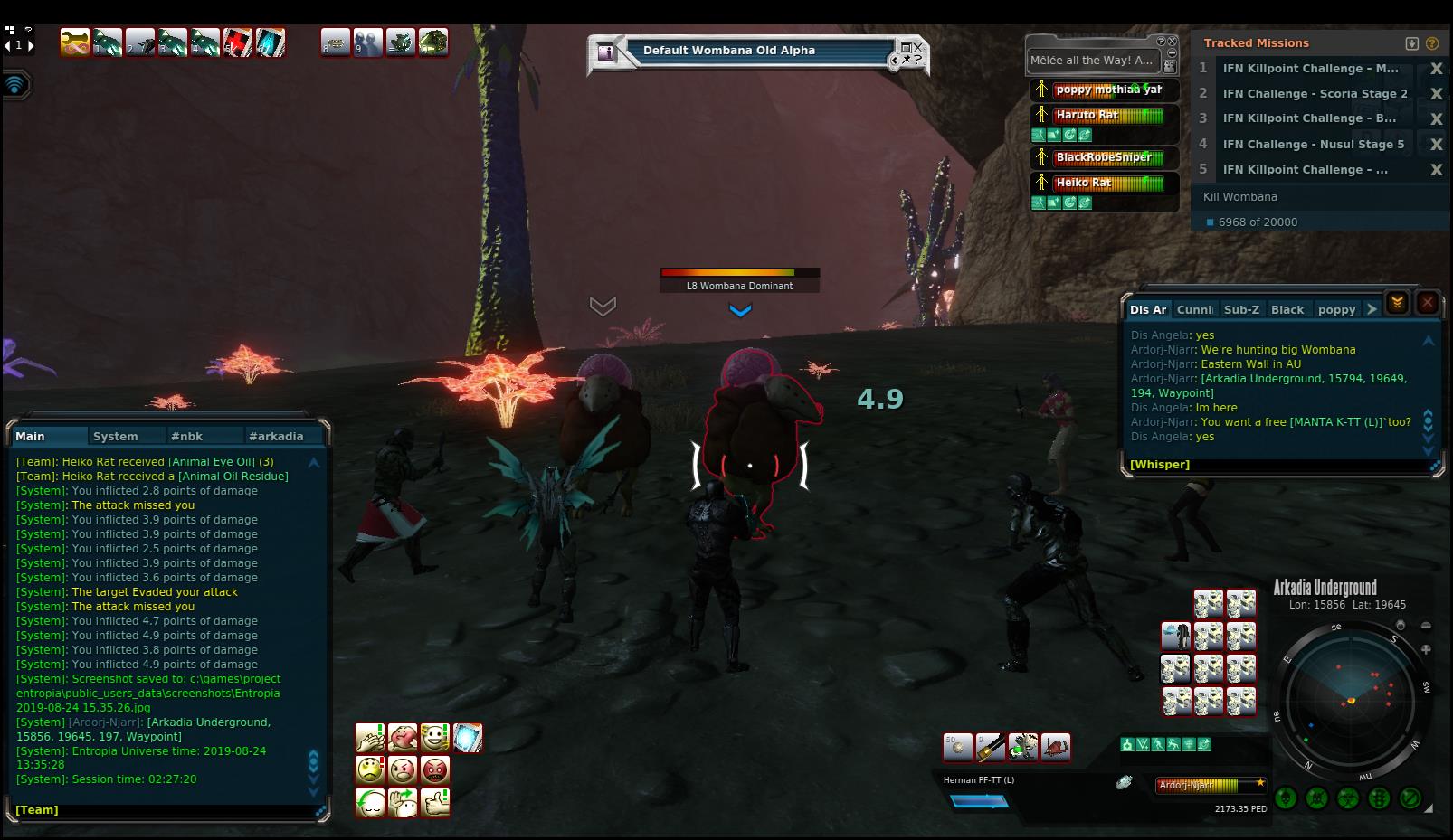Select IFN Challenge - Nusul Stage 5 mission

1313,144
